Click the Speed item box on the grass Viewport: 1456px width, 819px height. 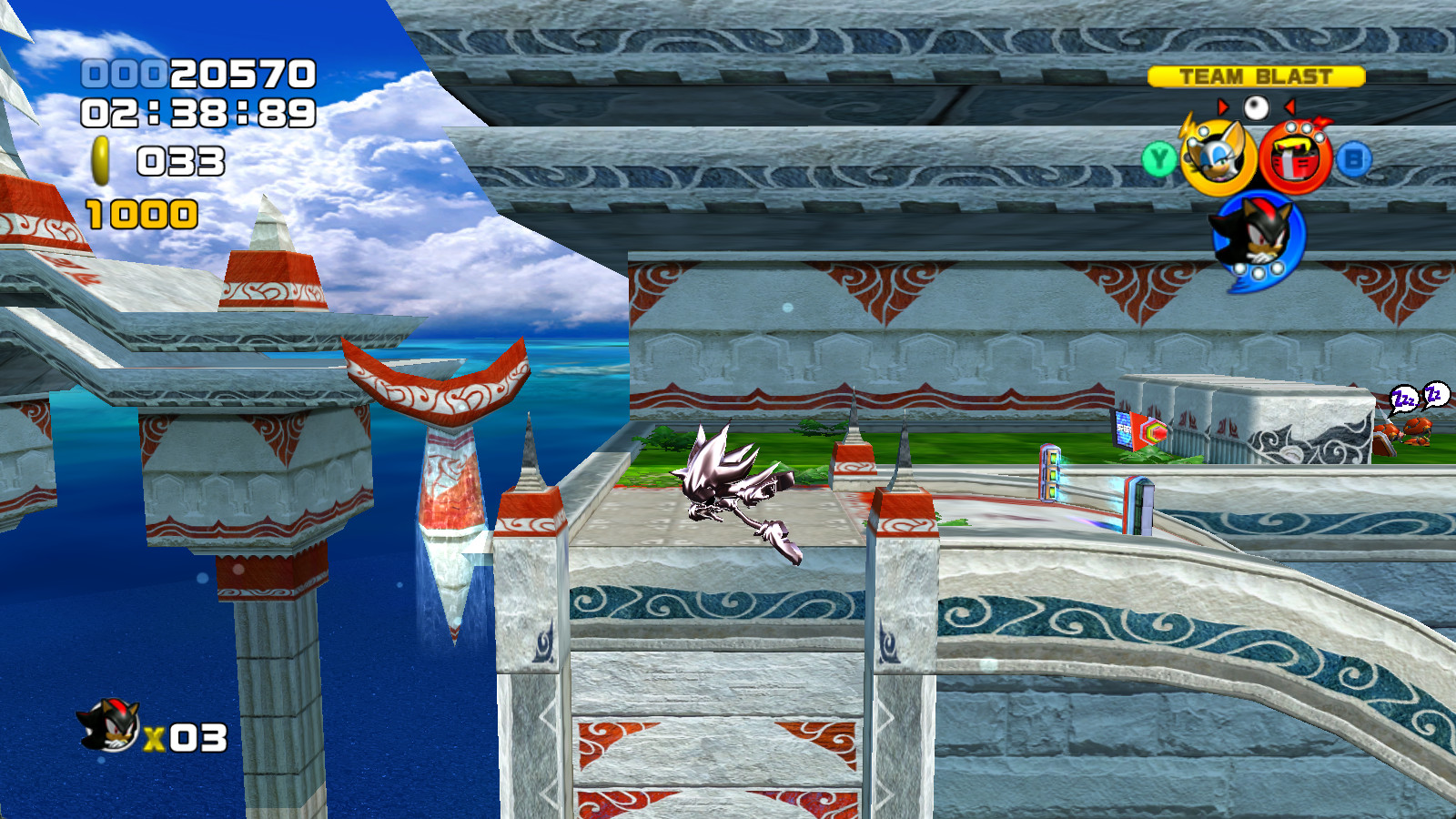pos(1140,430)
